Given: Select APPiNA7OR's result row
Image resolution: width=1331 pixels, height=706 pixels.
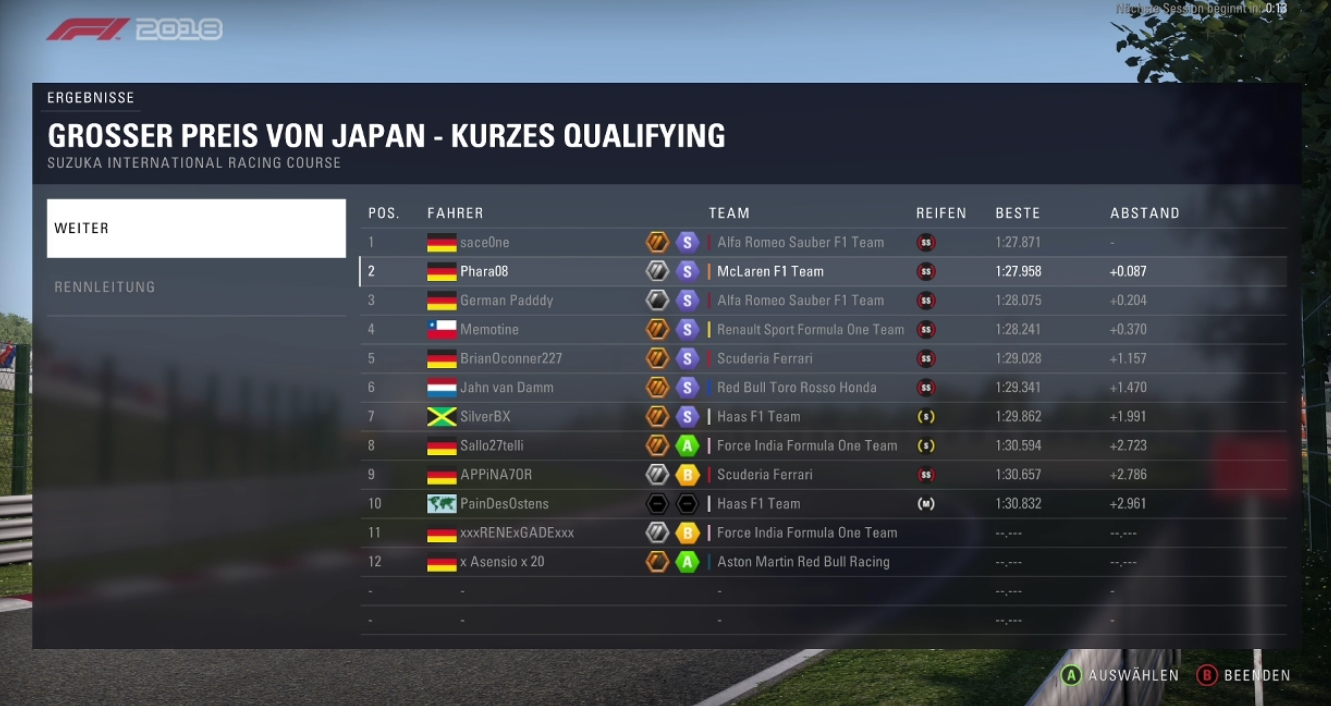Looking at the screenshot, I should pos(822,474).
